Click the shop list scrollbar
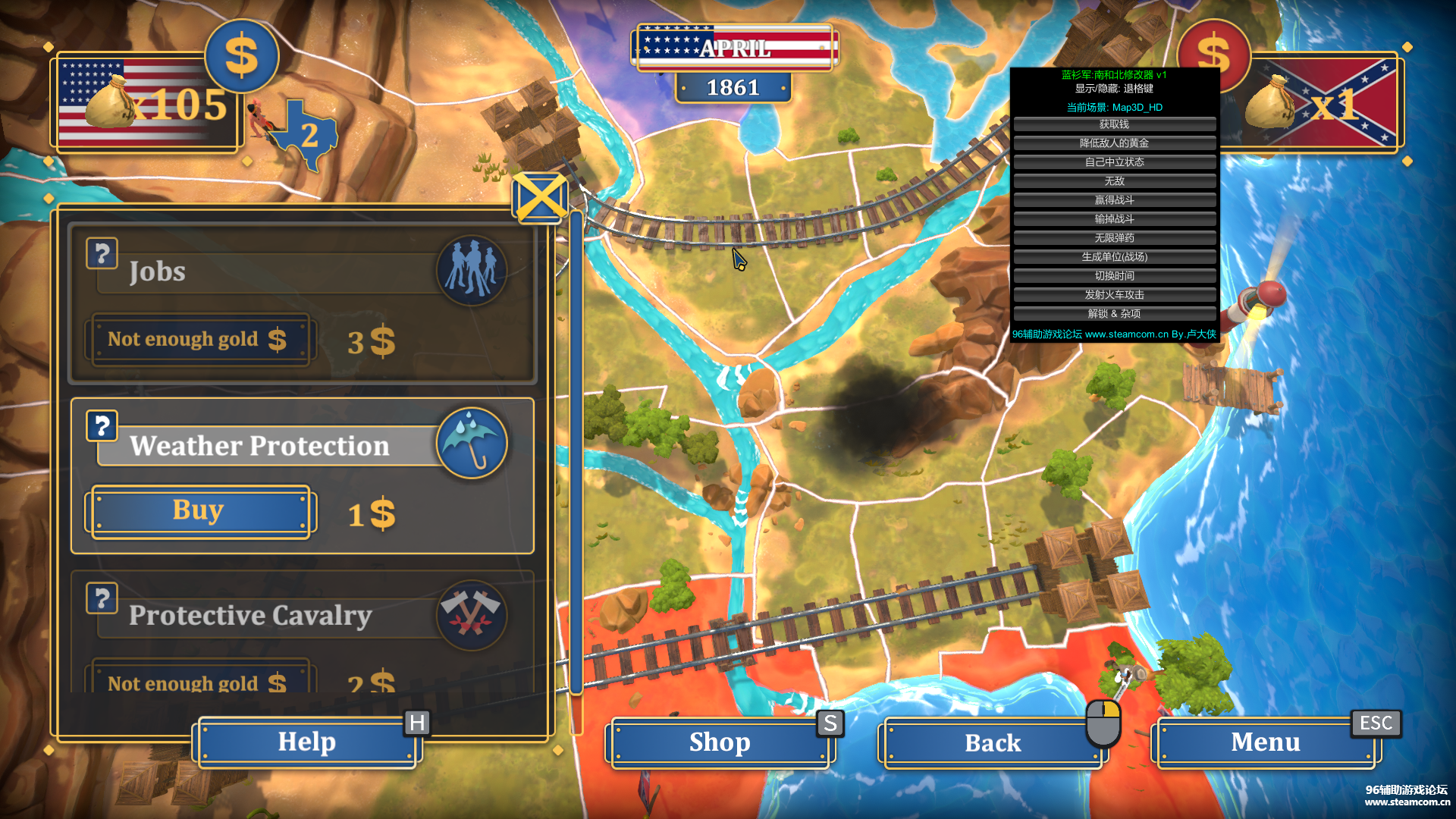1456x819 pixels. (x=576, y=455)
